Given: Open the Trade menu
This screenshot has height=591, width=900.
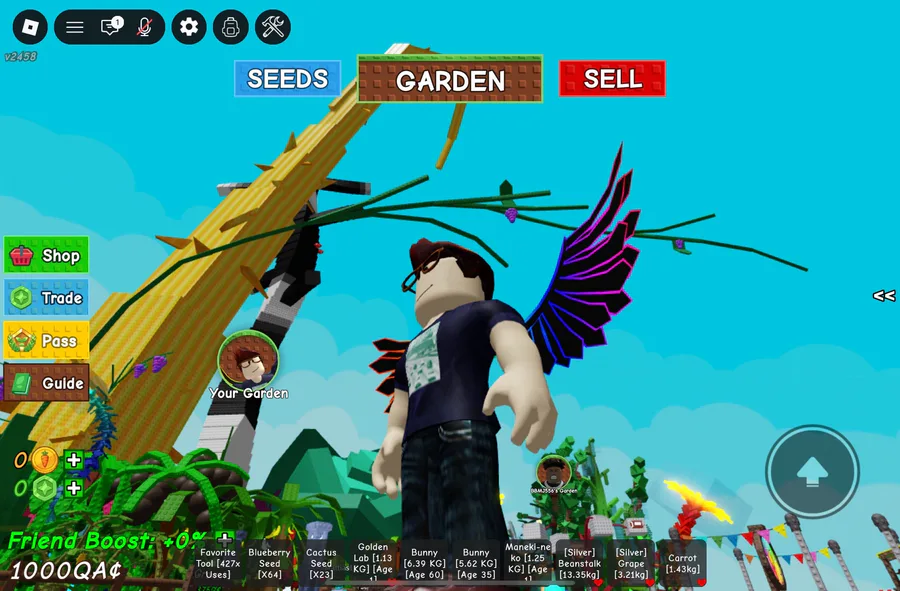Looking at the screenshot, I should coord(47,298).
